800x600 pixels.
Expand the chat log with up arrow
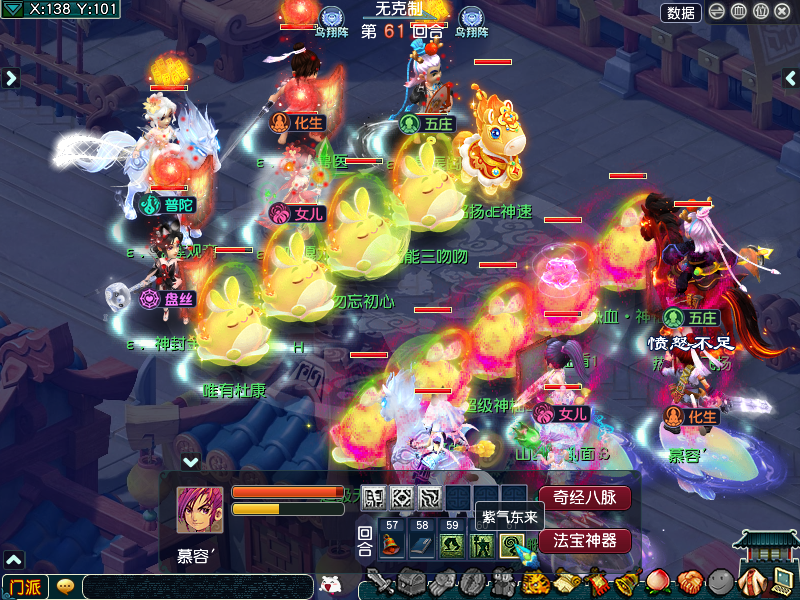coord(12,559)
